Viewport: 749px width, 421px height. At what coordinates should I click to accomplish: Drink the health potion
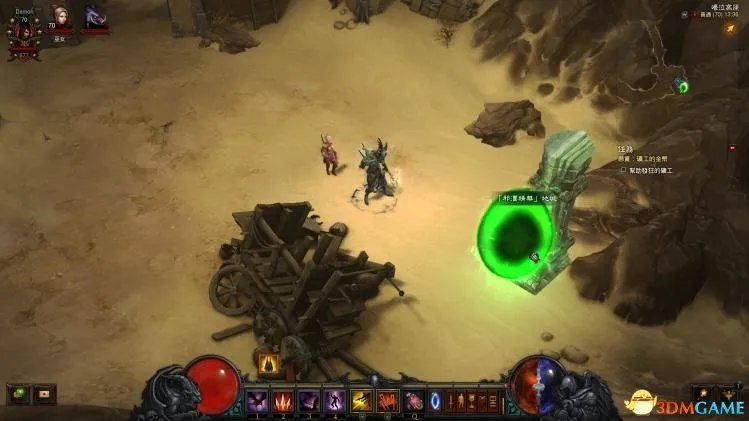point(414,402)
